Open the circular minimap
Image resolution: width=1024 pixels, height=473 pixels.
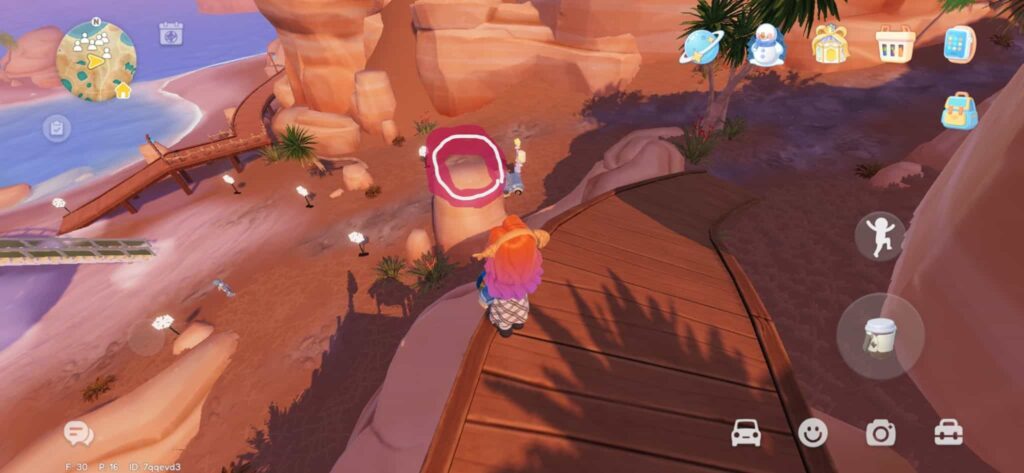96,61
